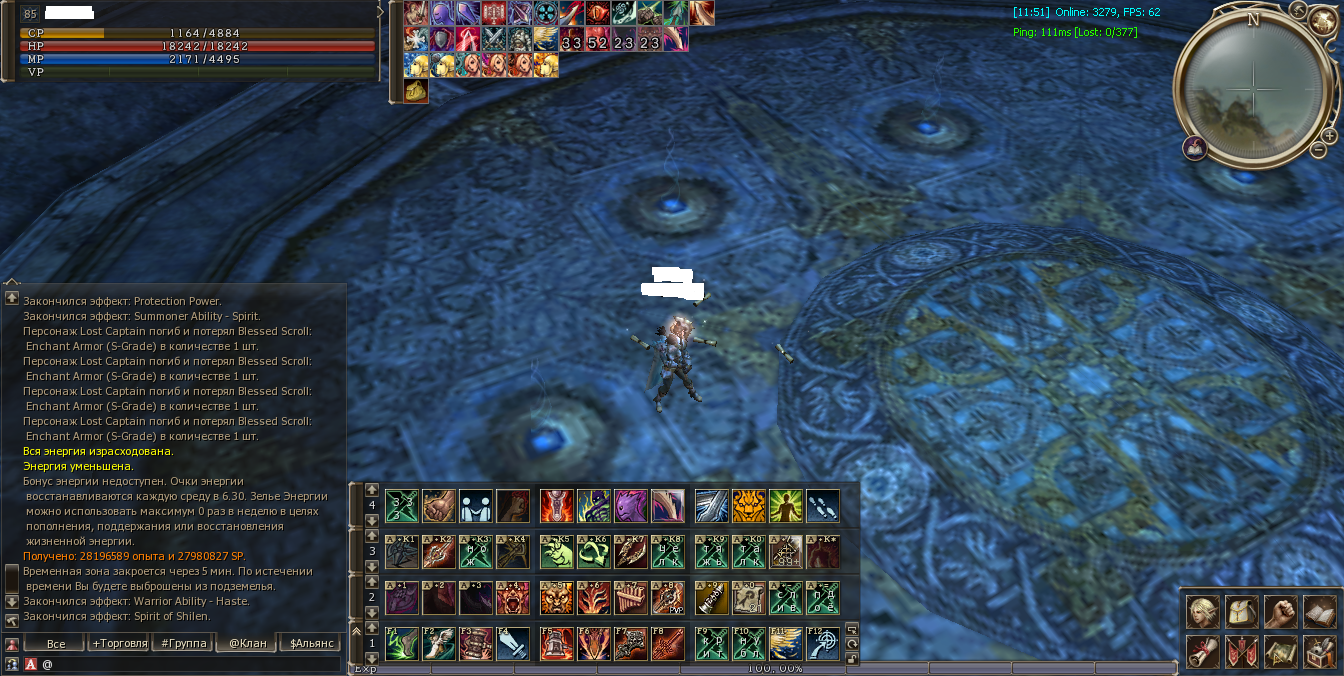Open the $Альянс chat tab

(x=311, y=643)
